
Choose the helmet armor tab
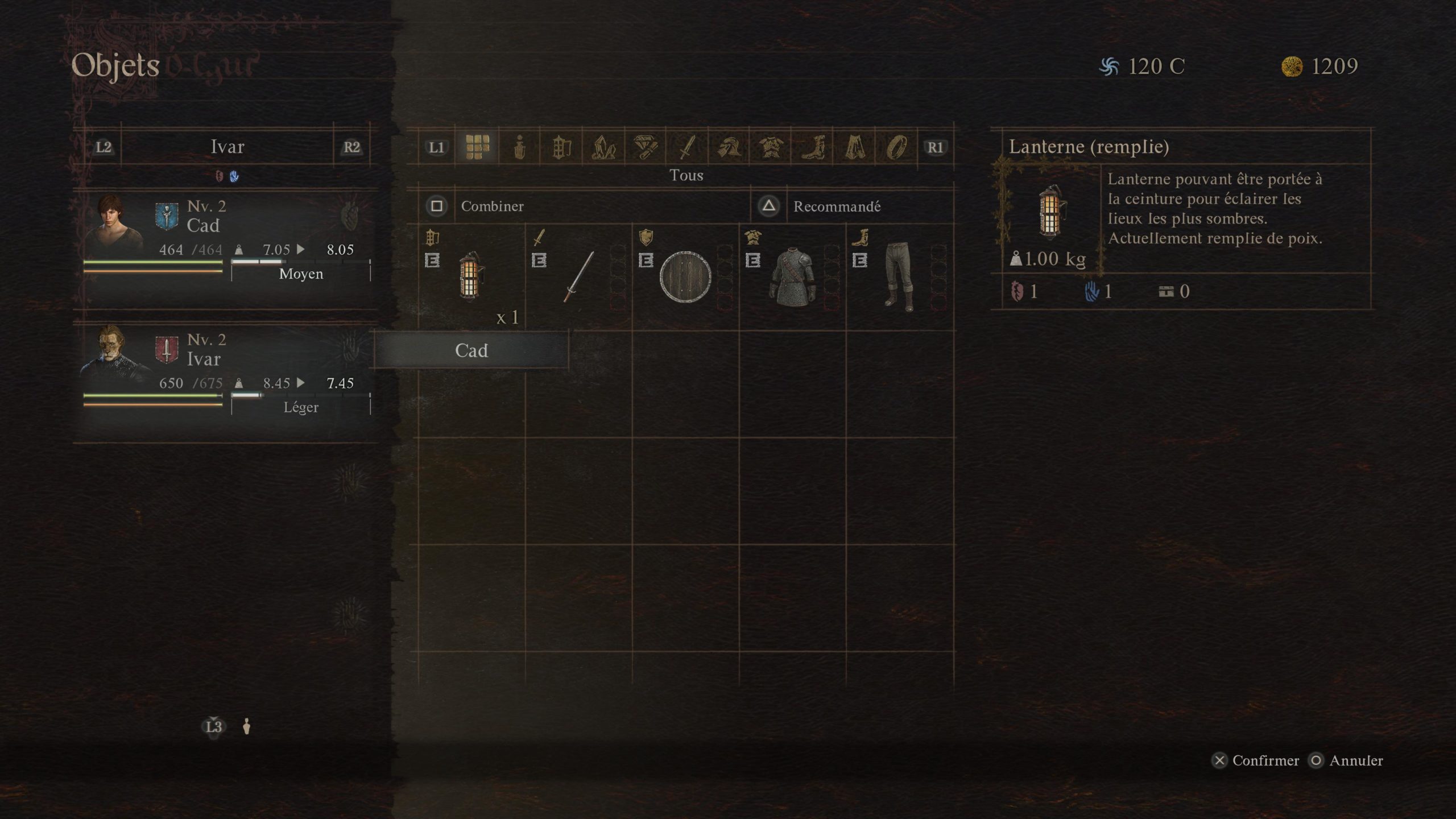tap(729, 148)
